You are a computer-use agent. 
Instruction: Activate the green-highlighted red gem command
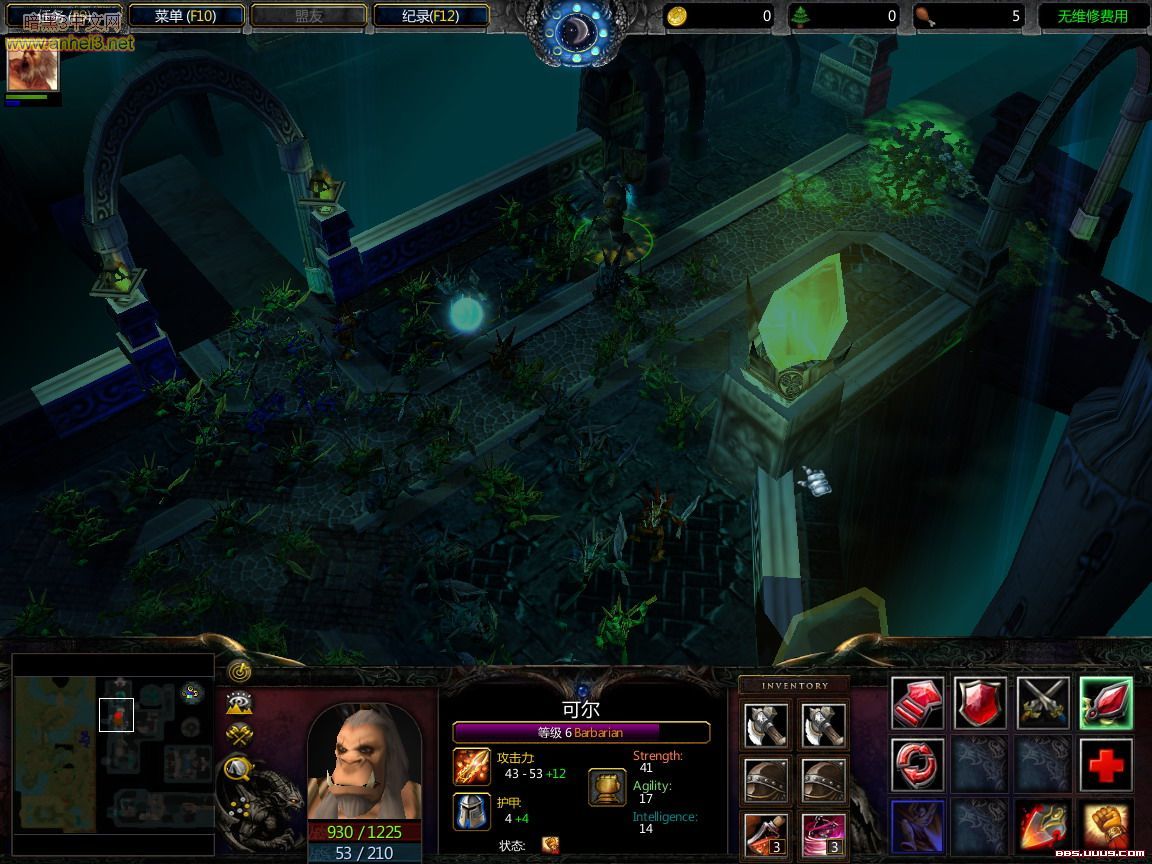1105,703
